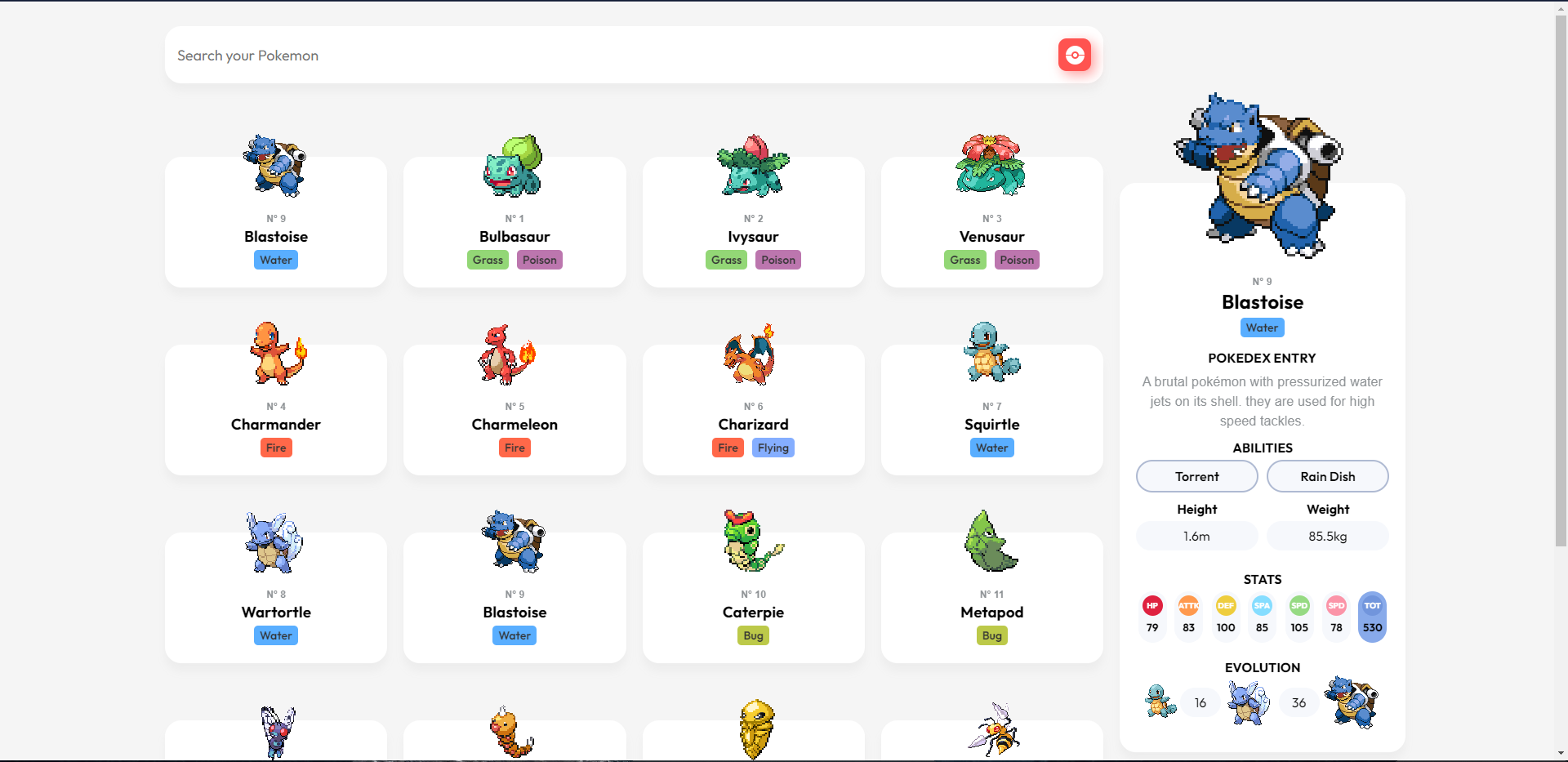Click the HP stat icon
The height and width of the screenshot is (762, 1568).
[x=1151, y=606]
